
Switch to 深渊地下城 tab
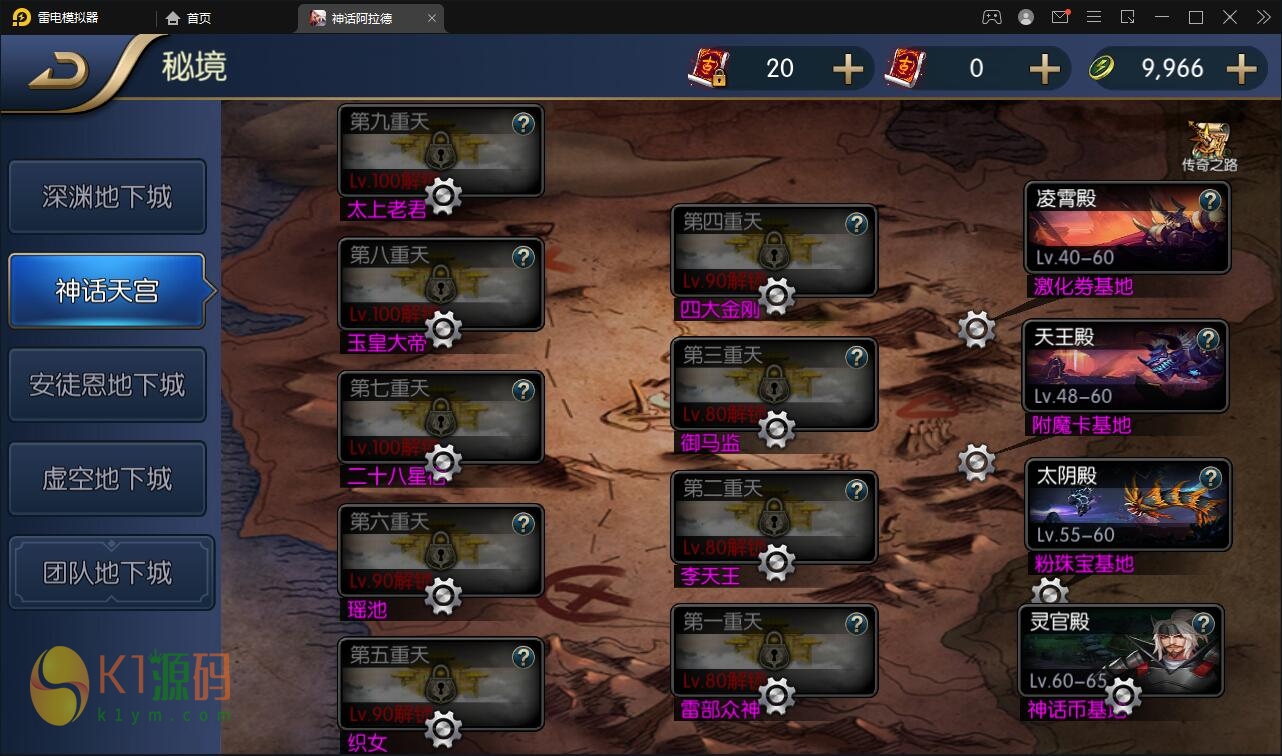[x=107, y=197]
